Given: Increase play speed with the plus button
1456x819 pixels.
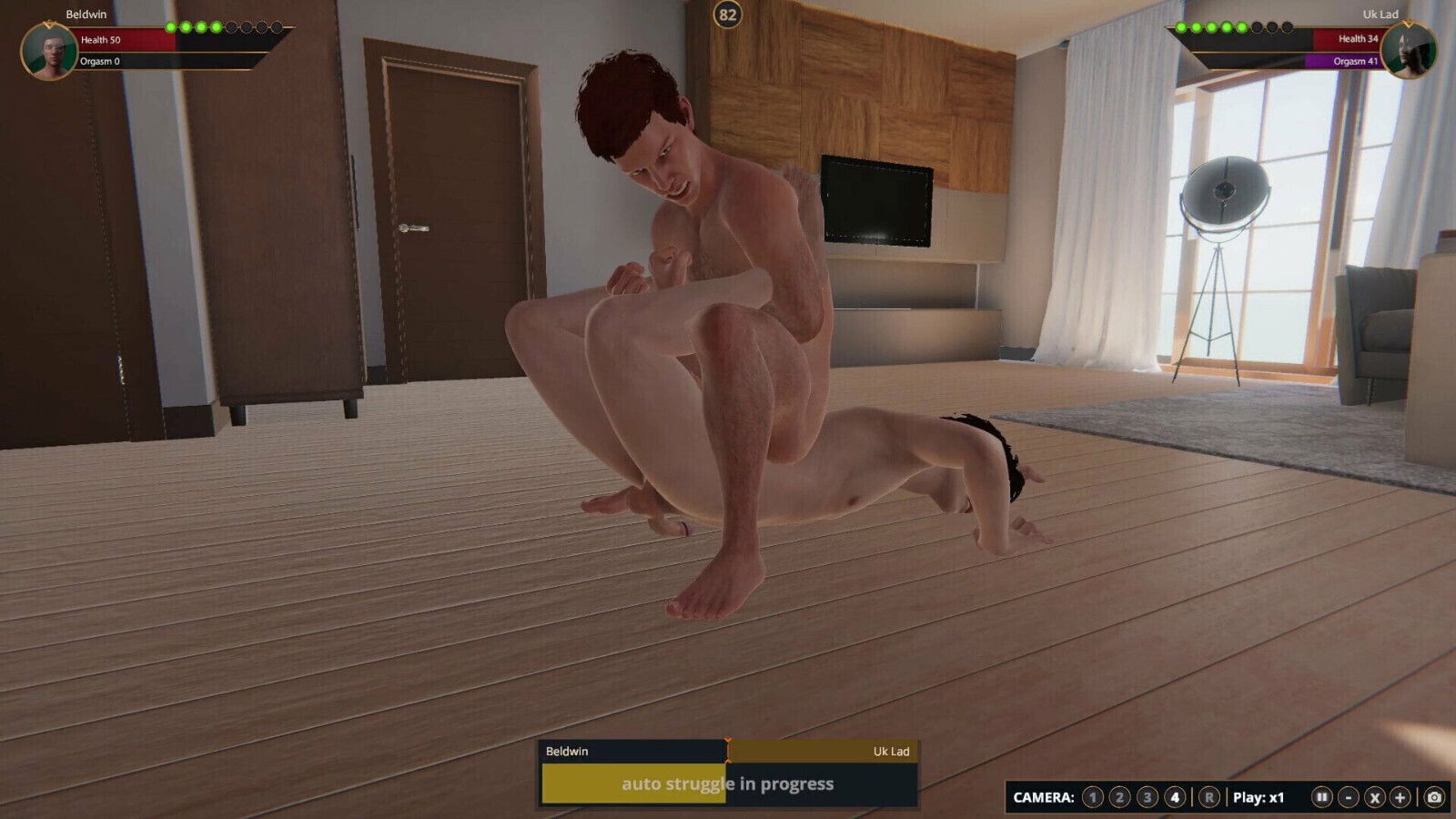Looking at the screenshot, I should pos(1400,797).
